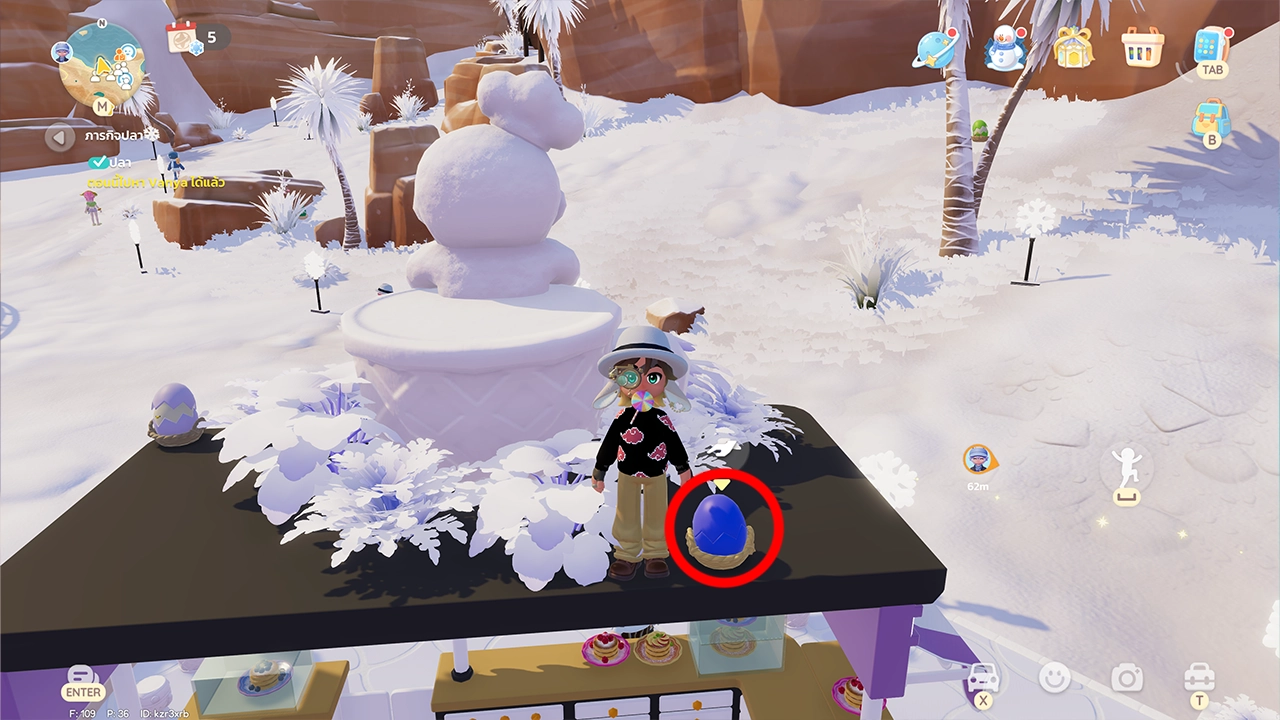Image resolution: width=1280 pixels, height=720 pixels.
Task: Click the car vehicle button
Action: [x=983, y=678]
